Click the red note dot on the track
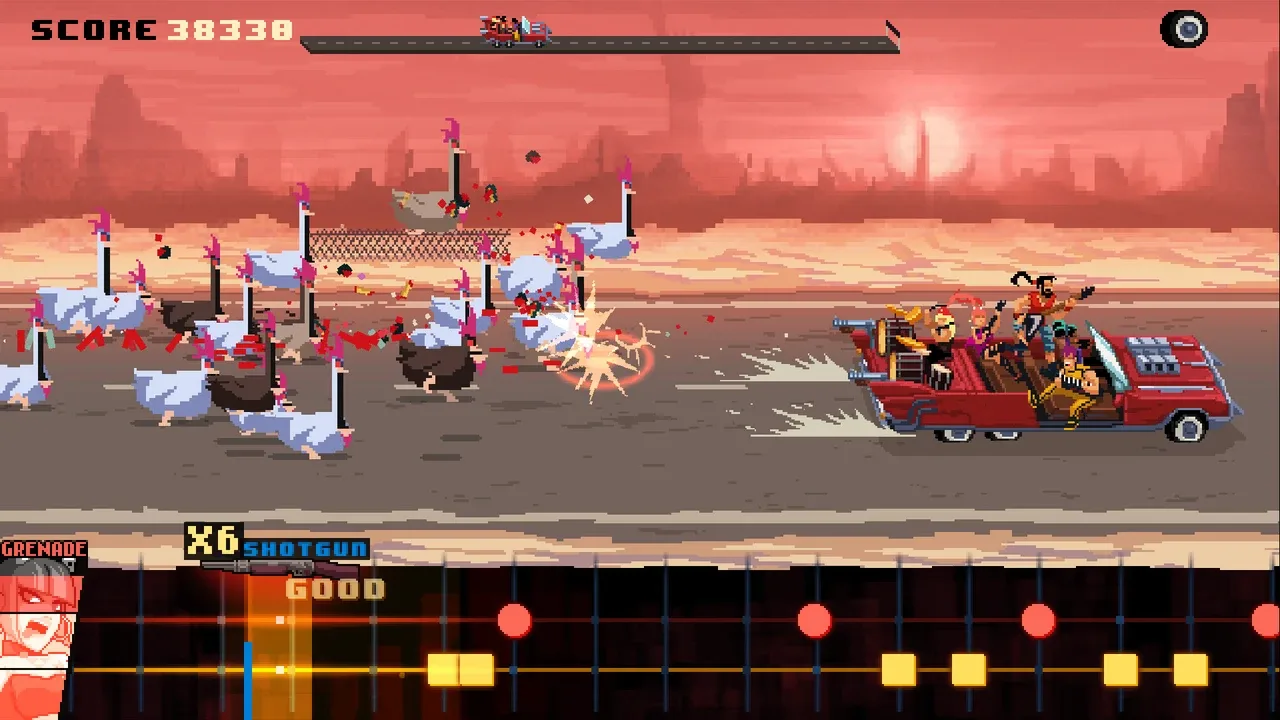The width and height of the screenshot is (1280, 720). (516, 620)
